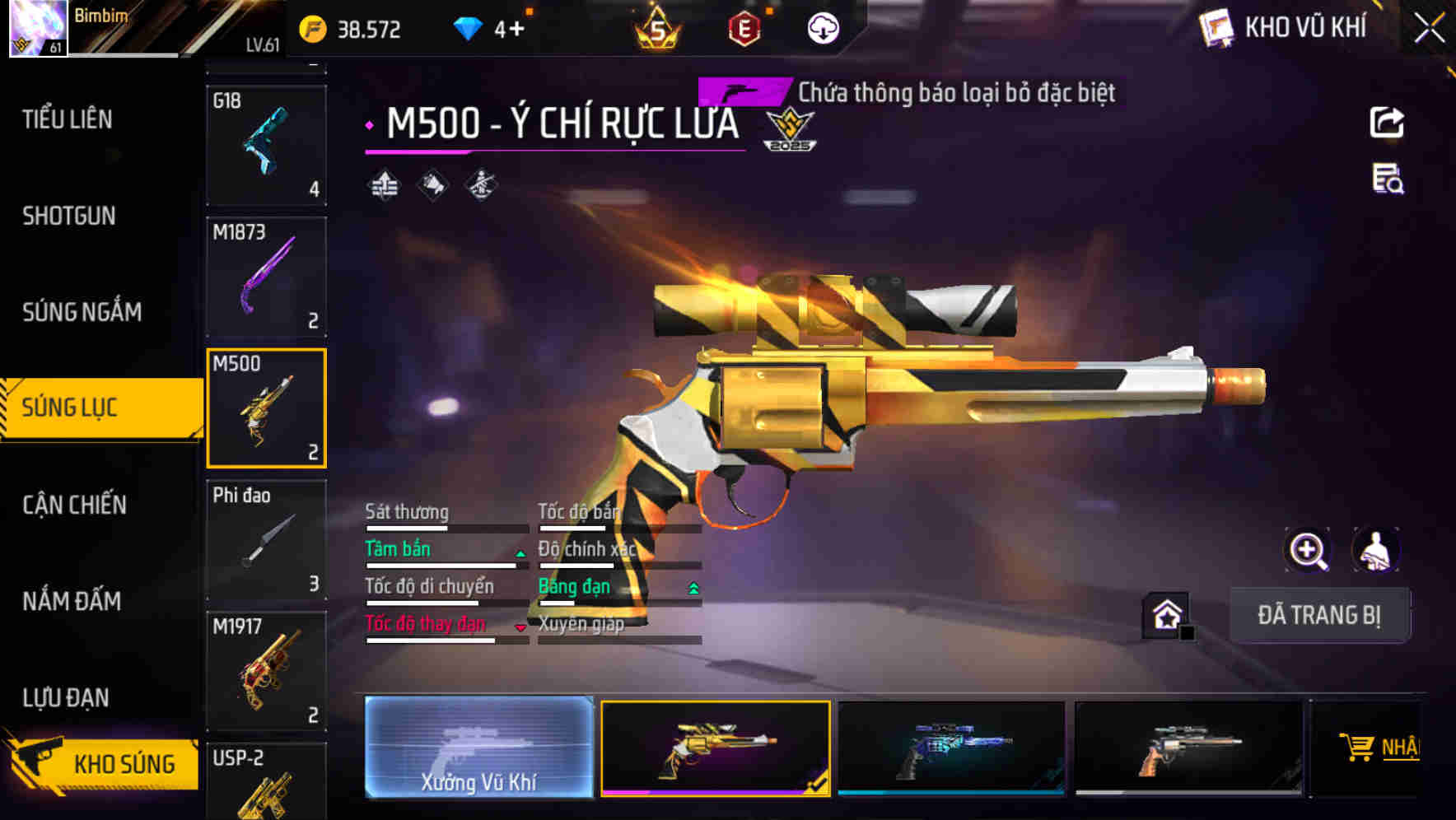Viewport: 1456px width, 820px height.
Task: Expand the Băng đạn stat upgrade arrows
Action: click(693, 589)
